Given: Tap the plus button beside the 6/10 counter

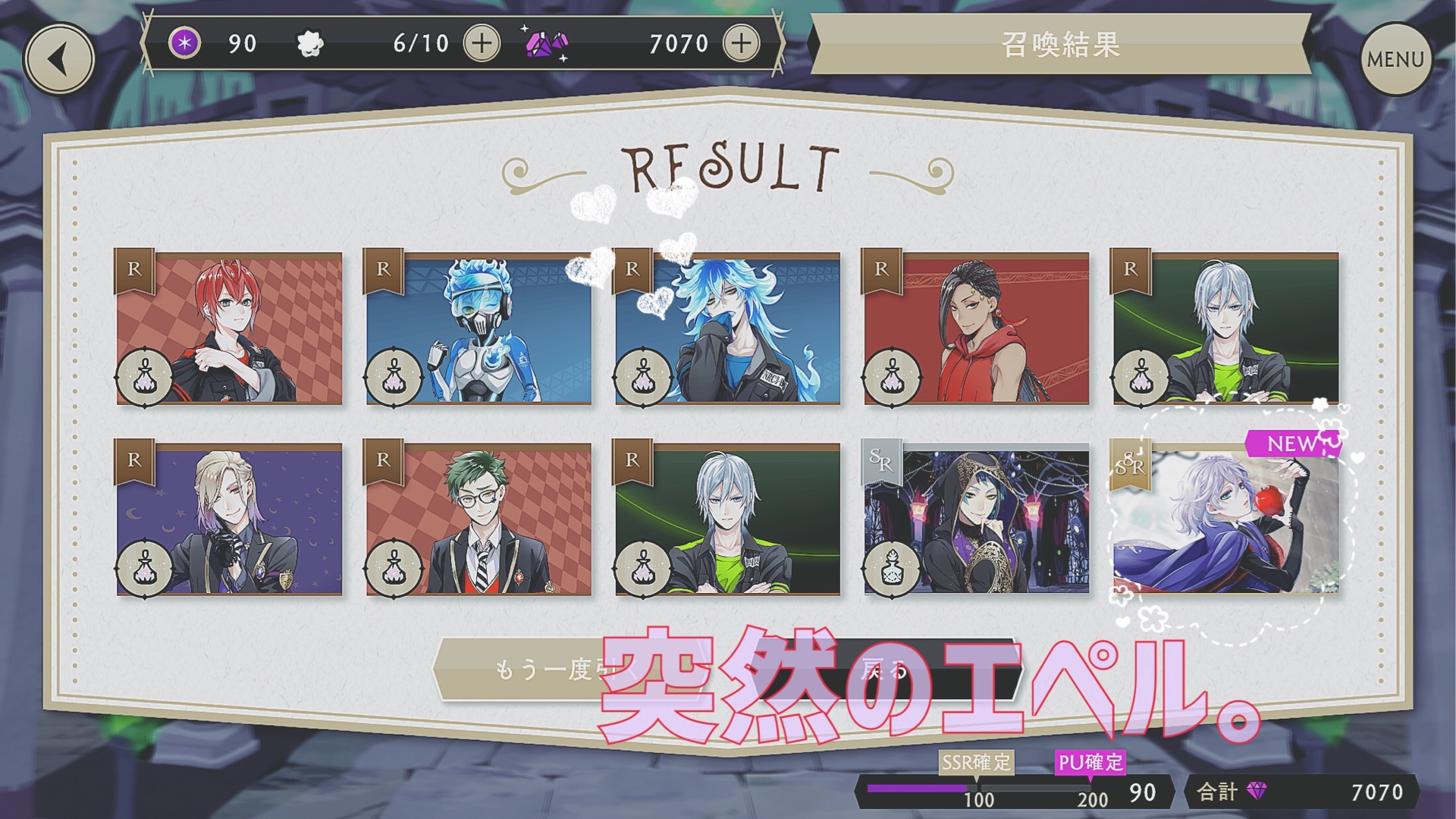Looking at the screenshot, I should pos(482,43).
